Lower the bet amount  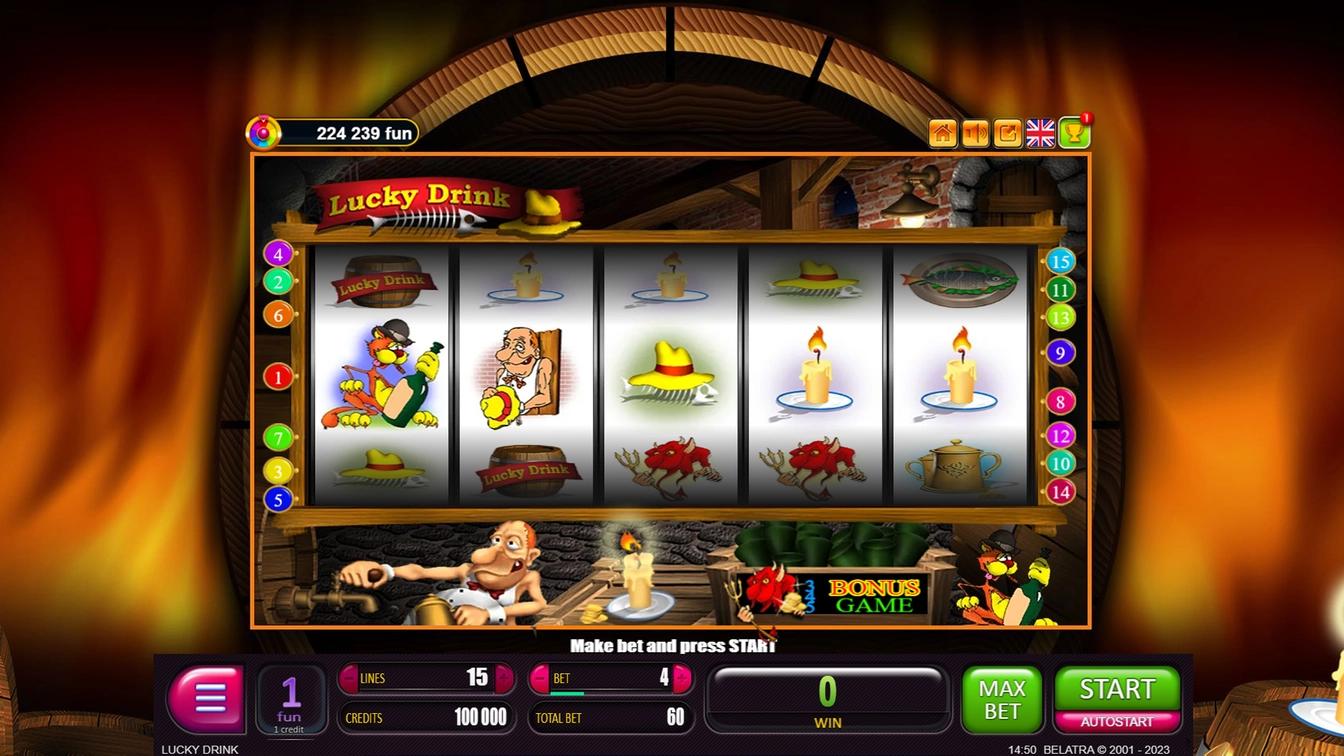[x=541, y=679]
